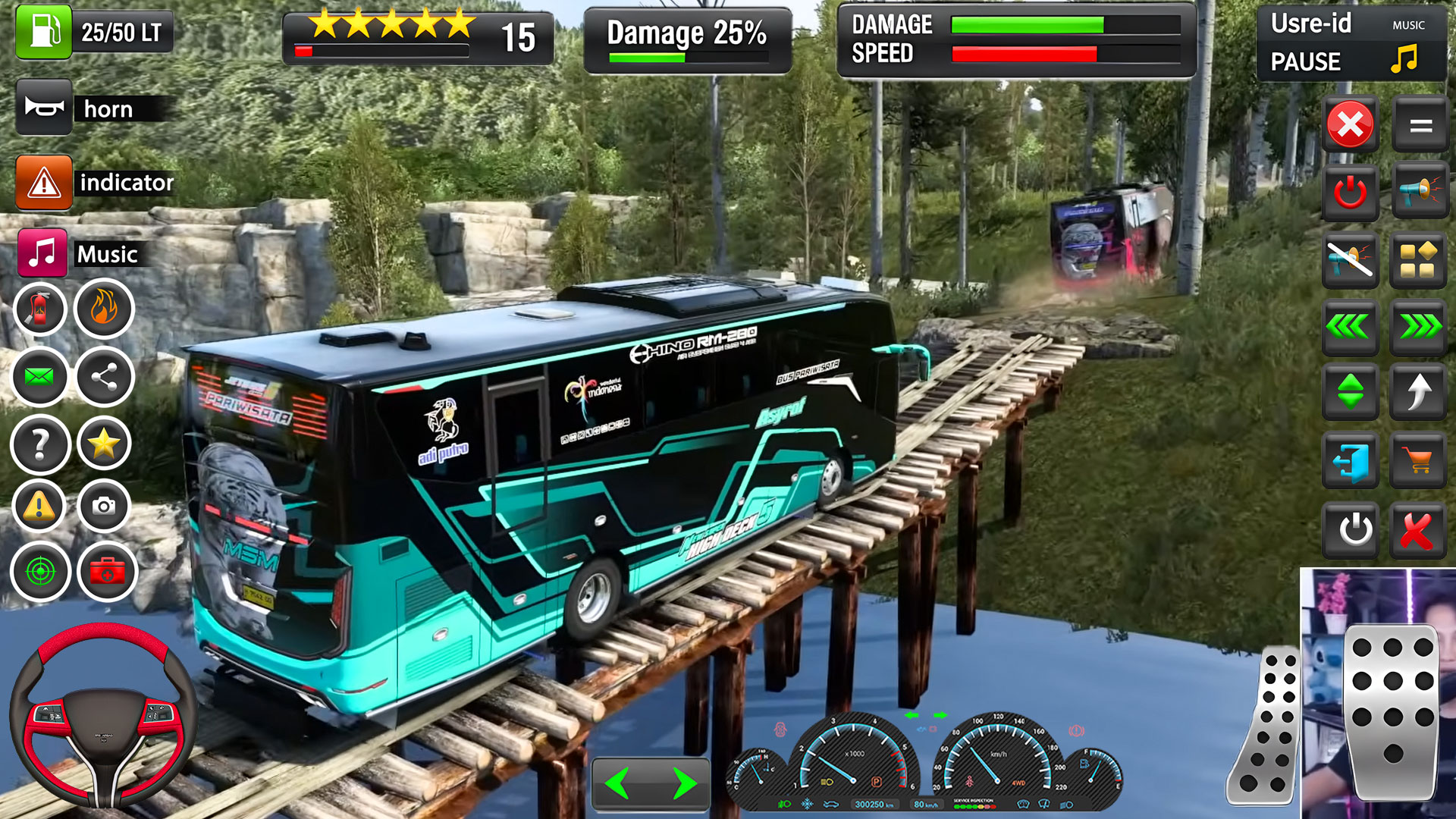Activate the green double right arrows

click(x=1419, y=327)
